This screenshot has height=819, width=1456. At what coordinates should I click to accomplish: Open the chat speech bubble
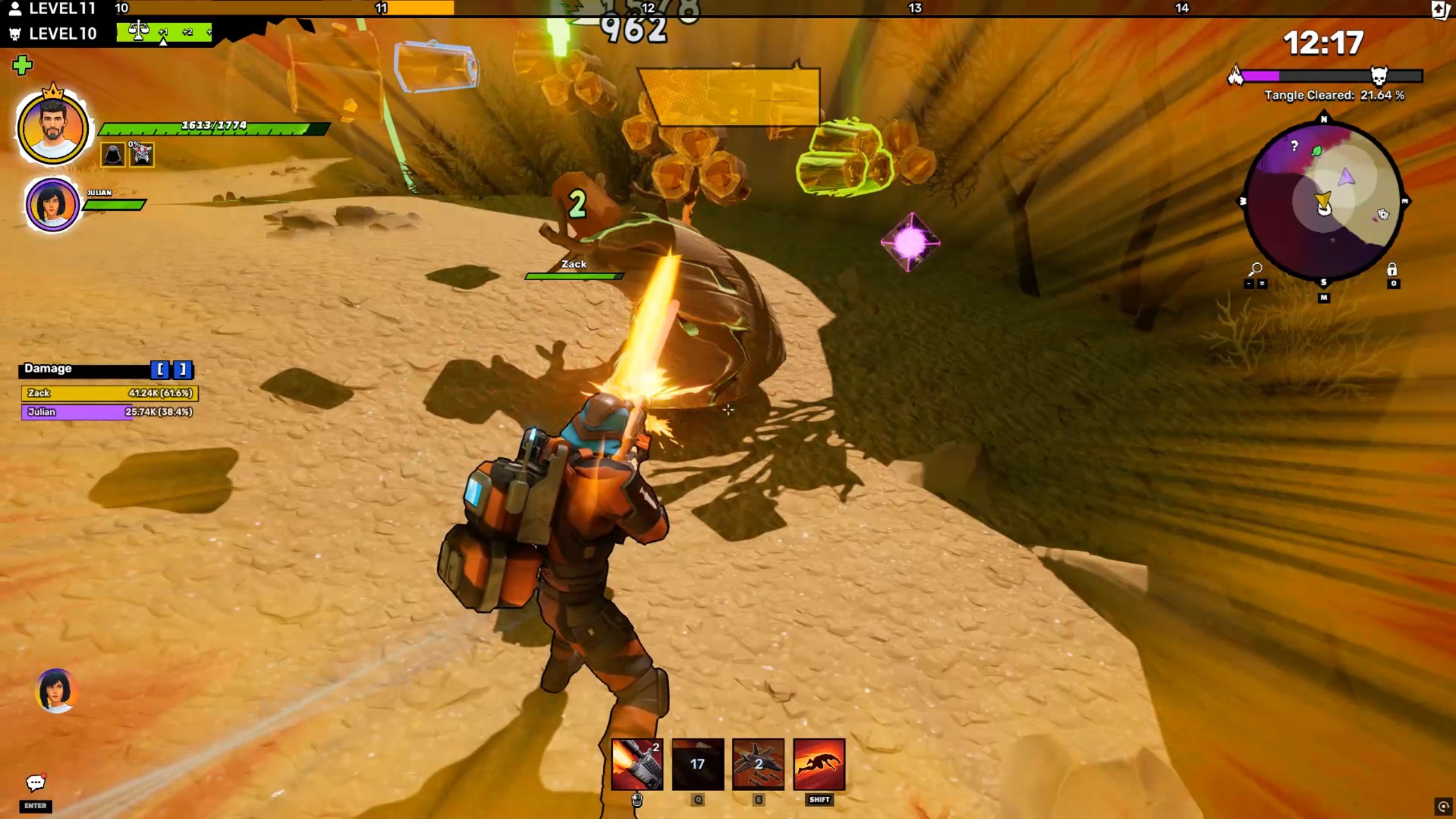click(35, 783)
